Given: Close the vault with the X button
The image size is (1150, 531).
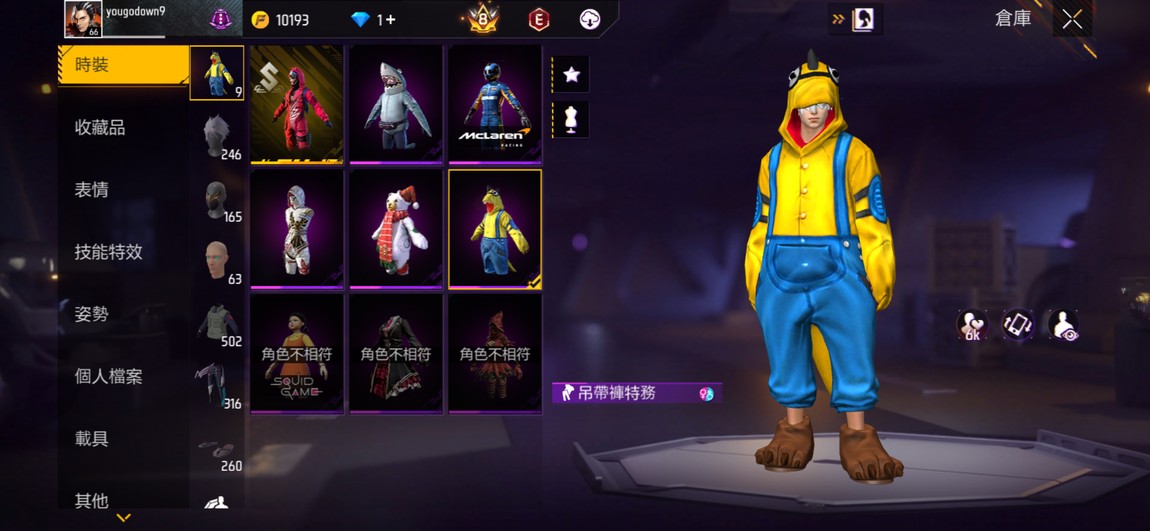Looking at the screenshot, I should tap(1072, 20).
